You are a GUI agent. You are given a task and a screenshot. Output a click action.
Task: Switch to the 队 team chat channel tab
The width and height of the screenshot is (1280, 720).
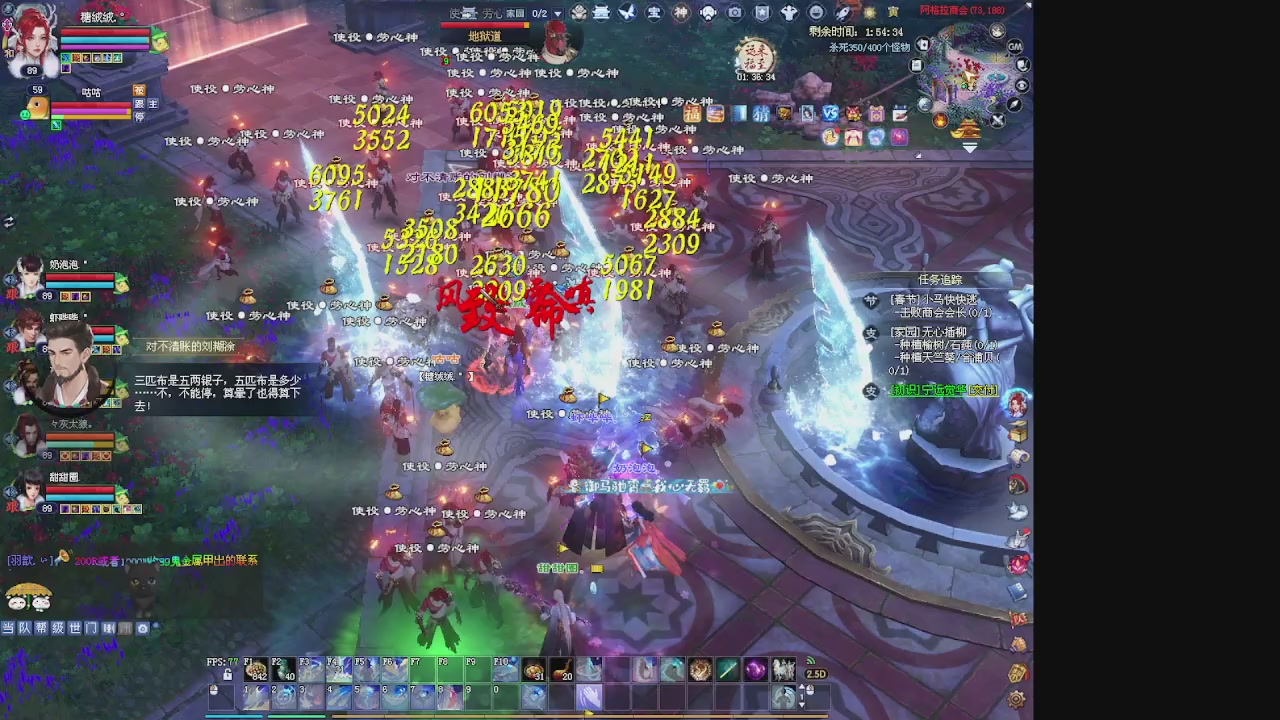pyautogui.click(x=25, y=628)
